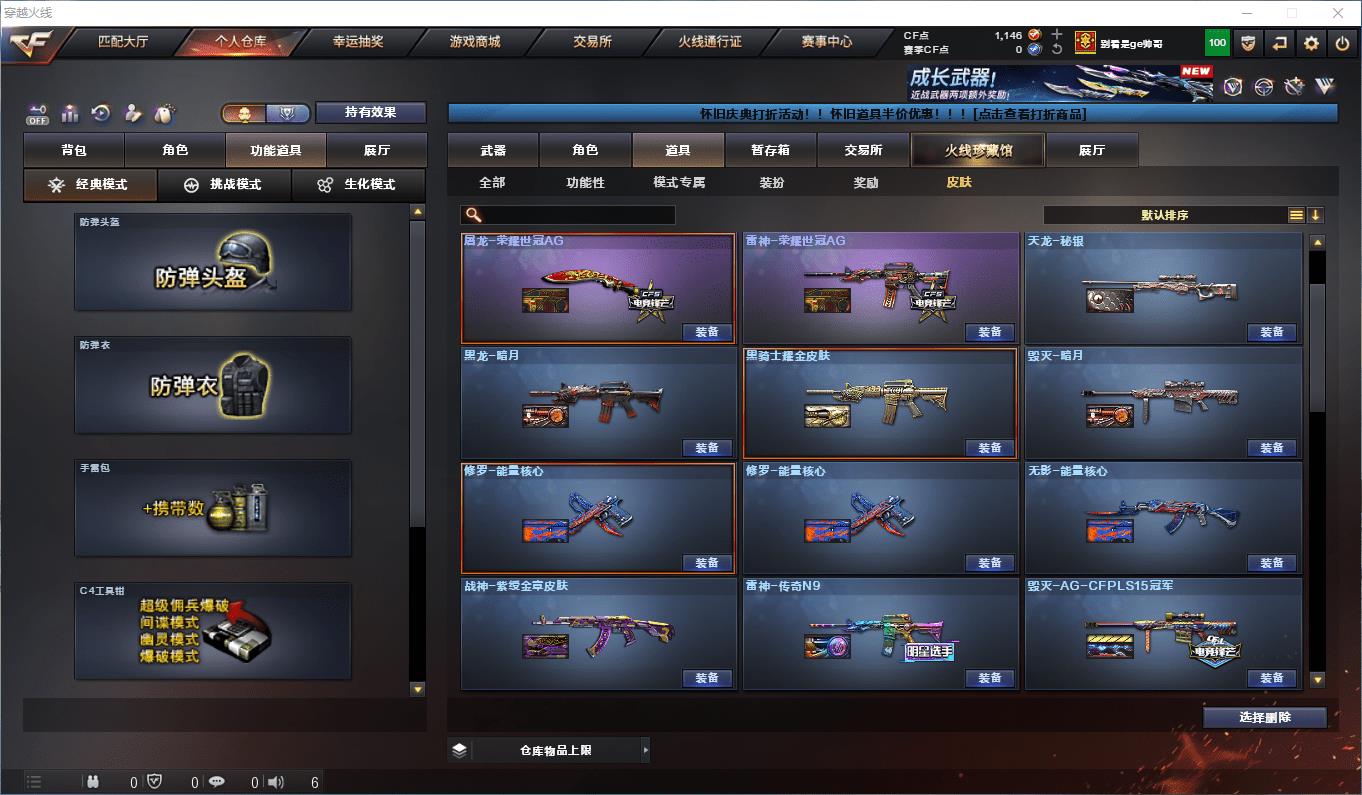This screenshot has height=795, width=1362.
Task: Open 火线通行证 battle pass
Action: click(710, 42)
